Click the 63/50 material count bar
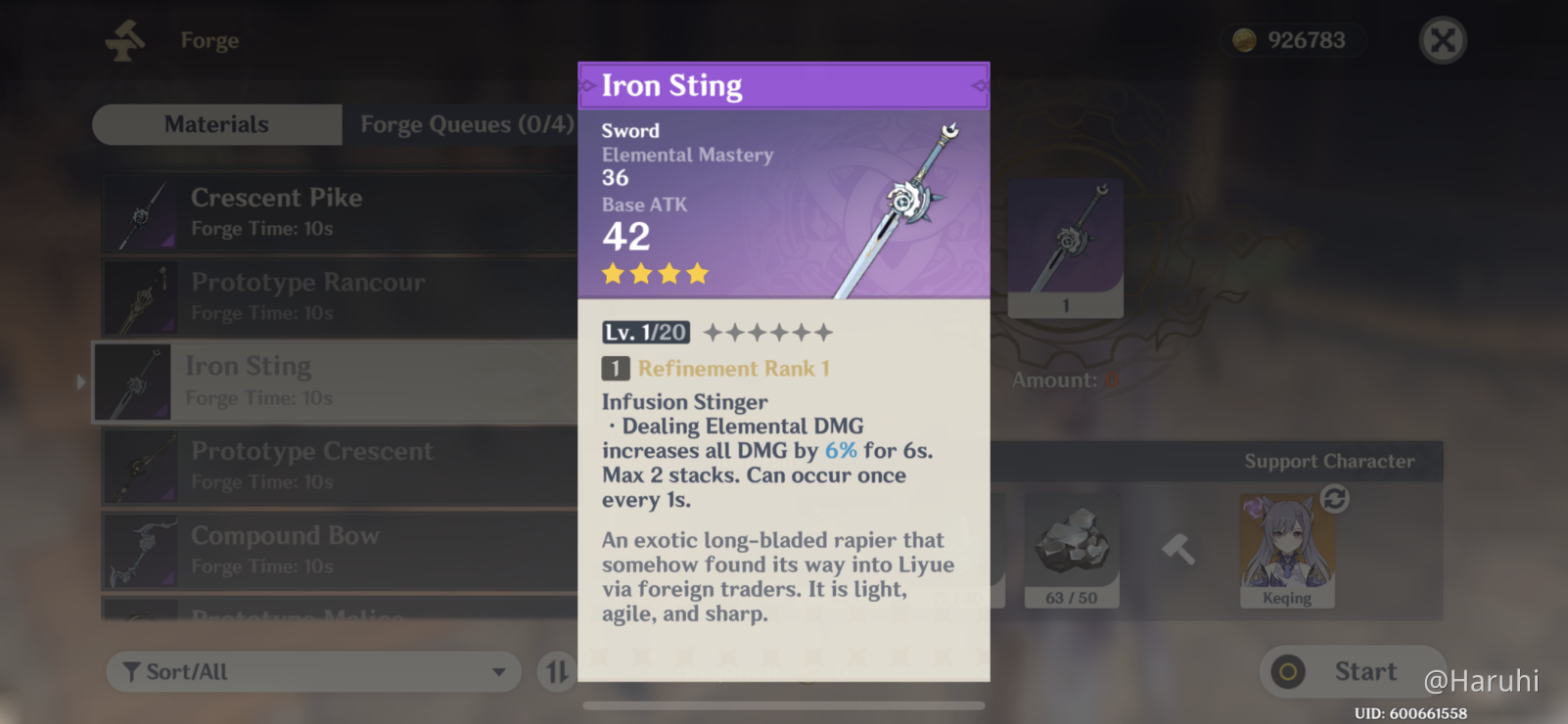The height and width of the screenshot is (724, 1568). pos(1072,597)
